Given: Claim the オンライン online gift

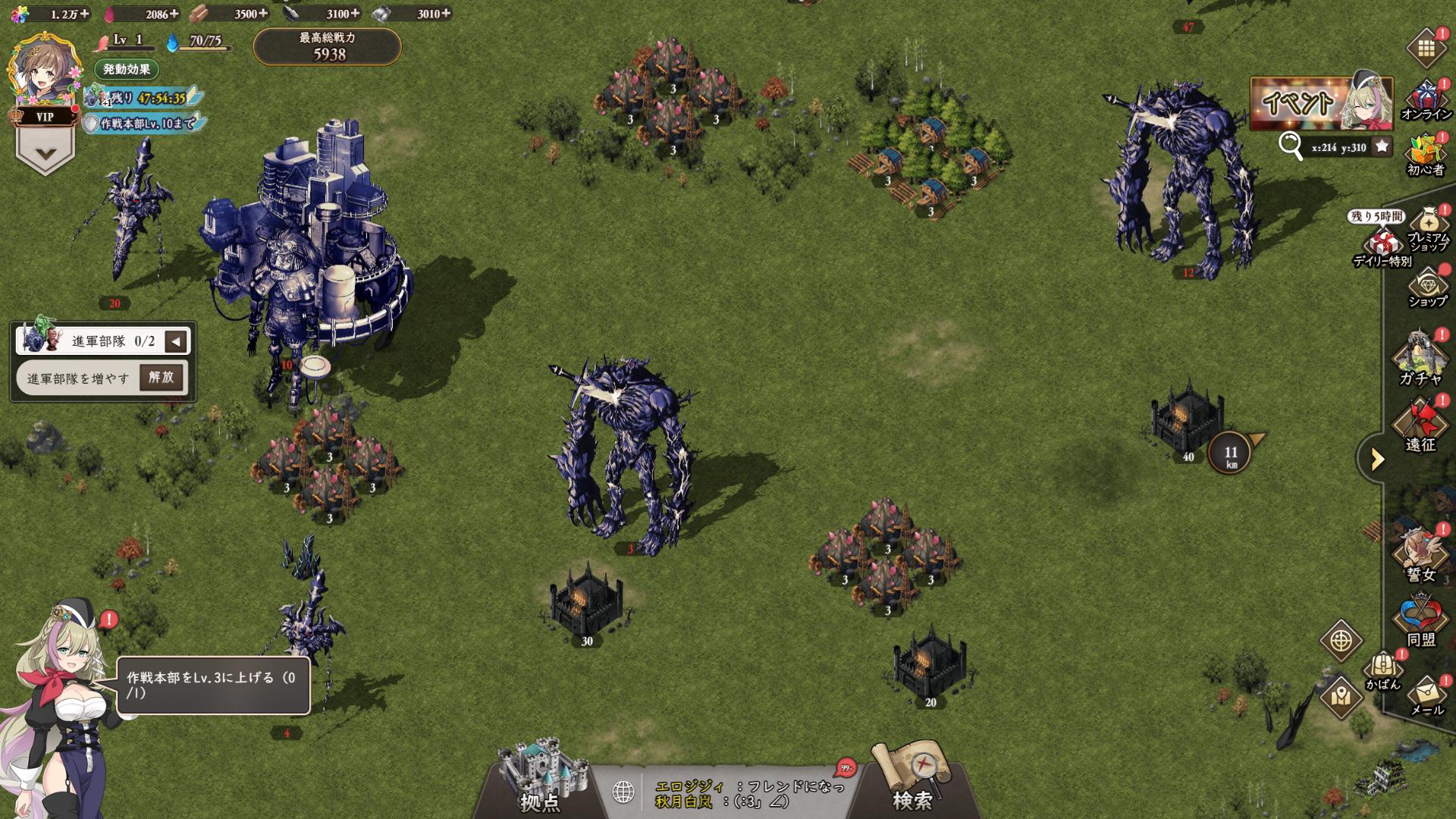Looking at the screenshot, I should coord(1426,101).
